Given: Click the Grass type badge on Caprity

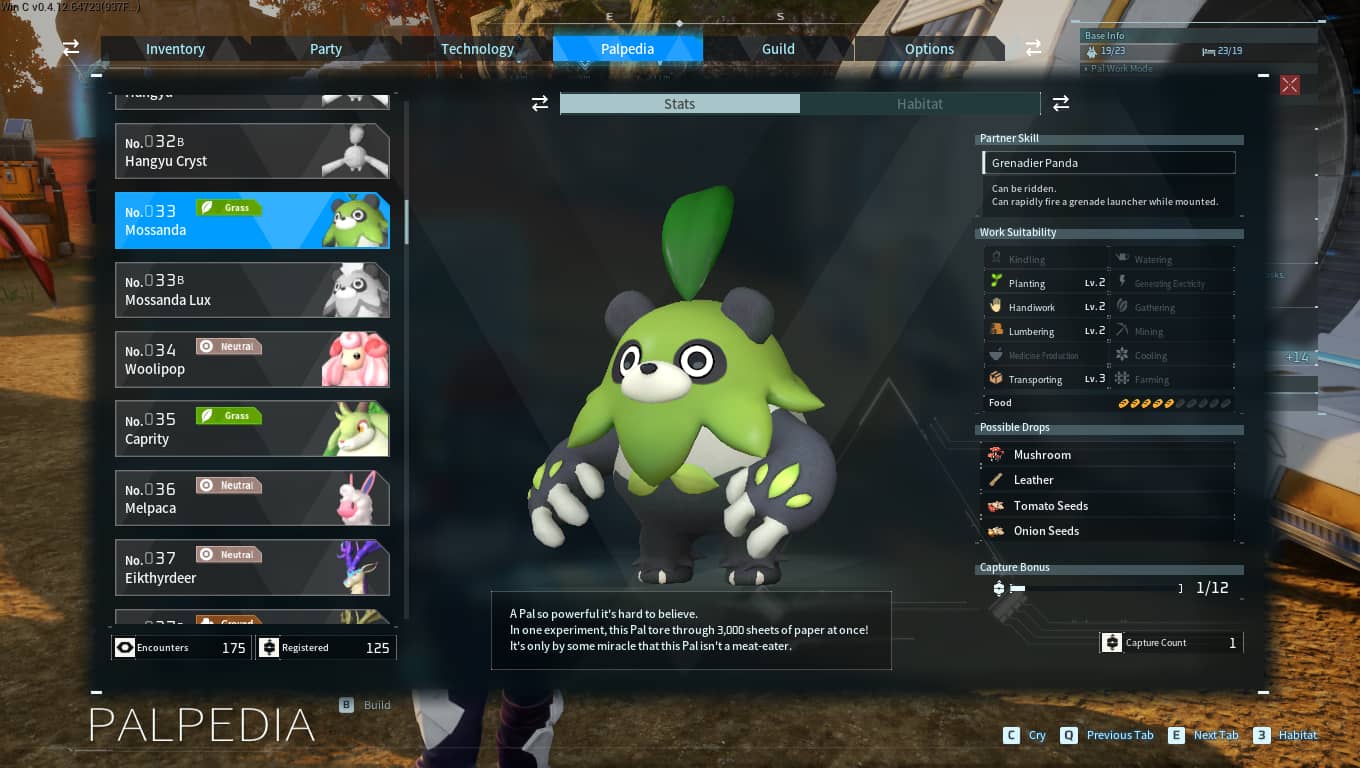Looking at the screenshot, I should 229,415.
